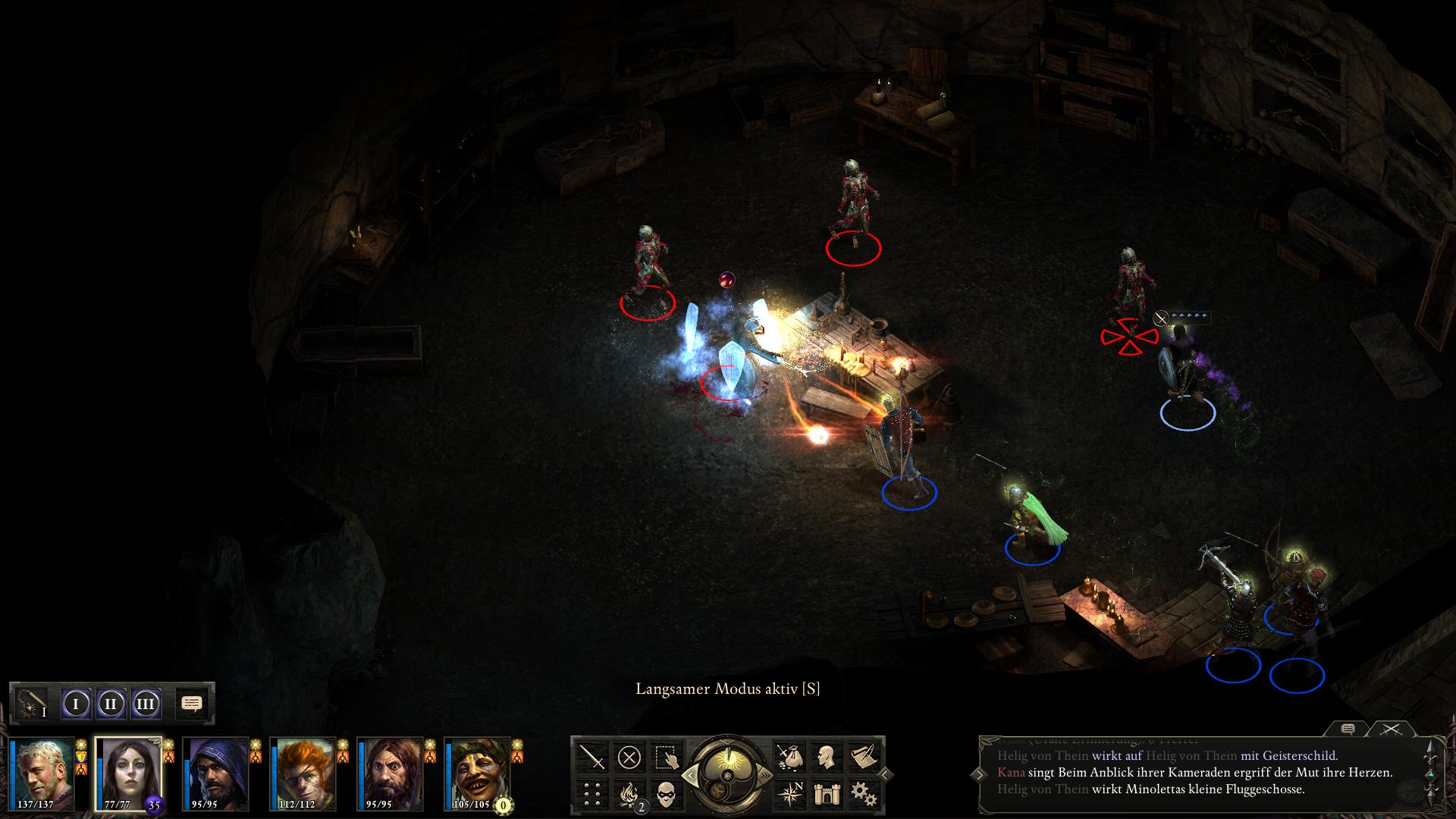Select the hooded blue-cowl character portrait
The width and height of the screenshot is (1456, 819).
click(216, 772)
